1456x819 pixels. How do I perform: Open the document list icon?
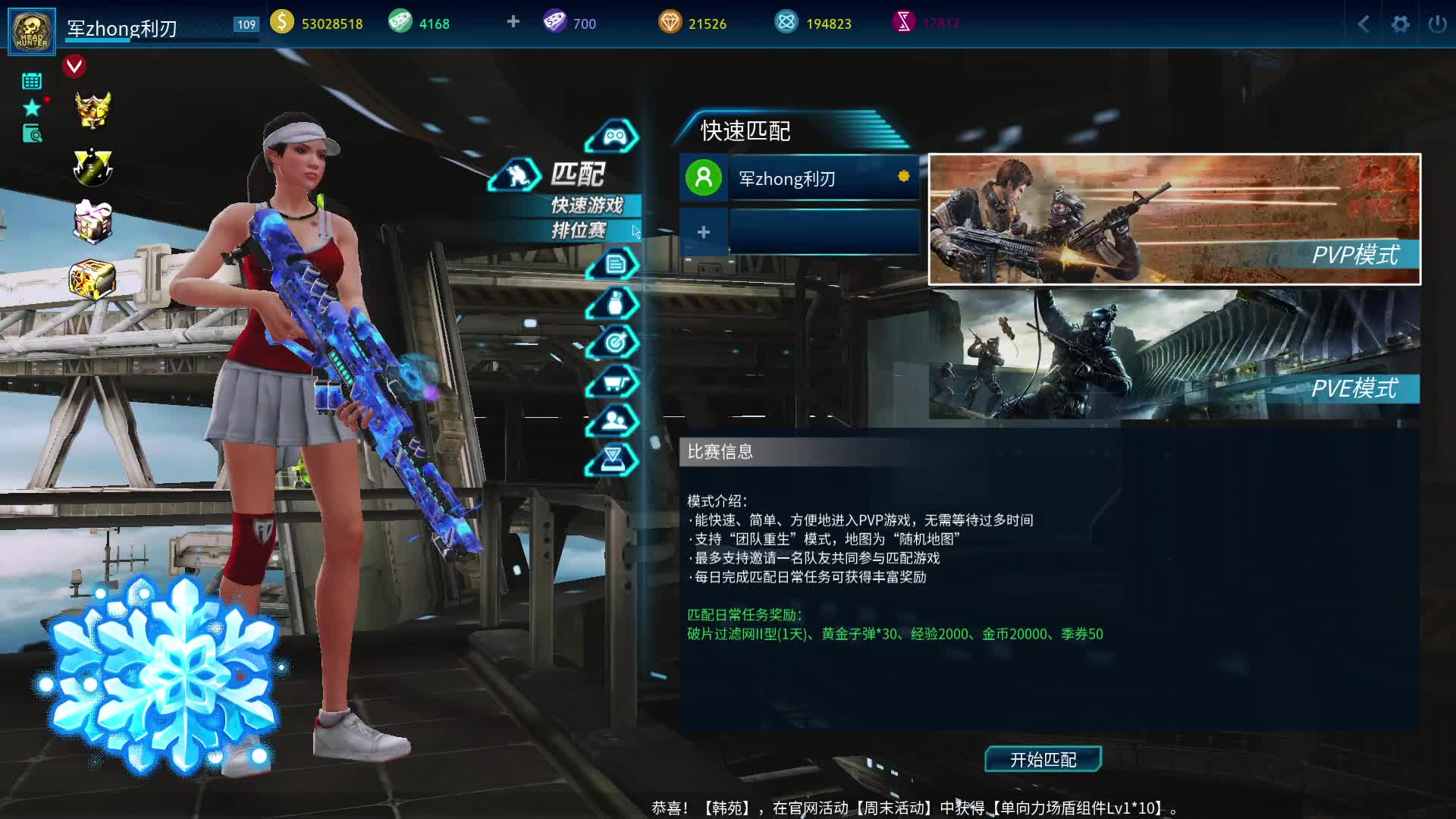[x=614, y=264]
